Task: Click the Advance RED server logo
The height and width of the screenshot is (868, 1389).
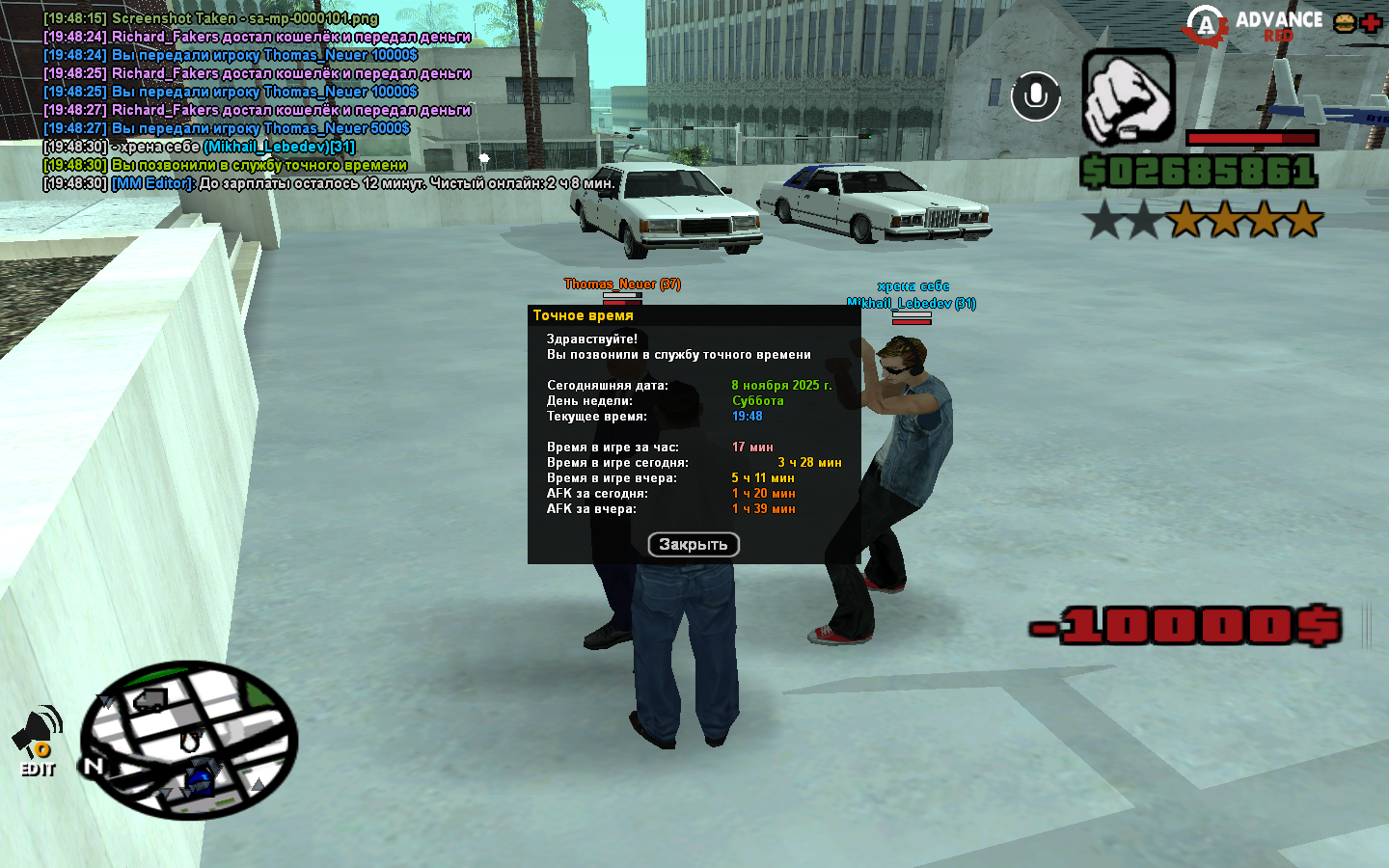Action: [1254, 26]
